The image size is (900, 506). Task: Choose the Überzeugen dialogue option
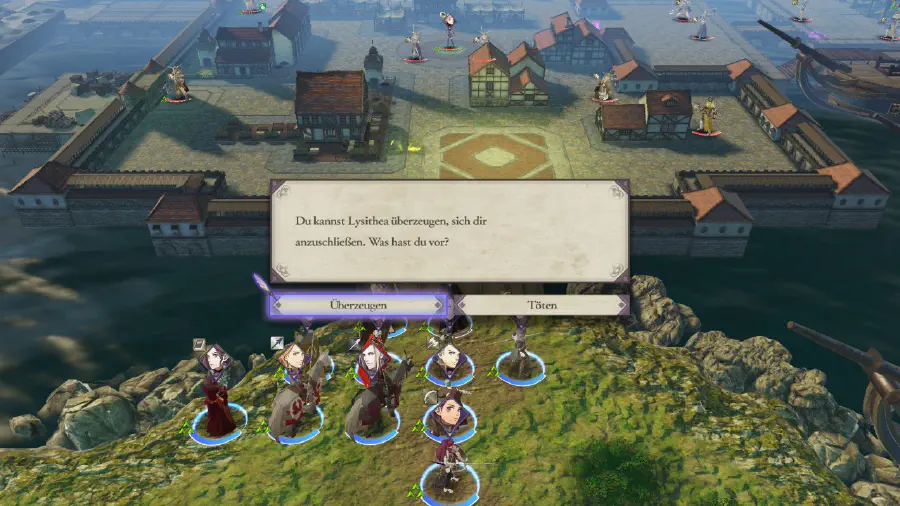click(x=357, y=304)
